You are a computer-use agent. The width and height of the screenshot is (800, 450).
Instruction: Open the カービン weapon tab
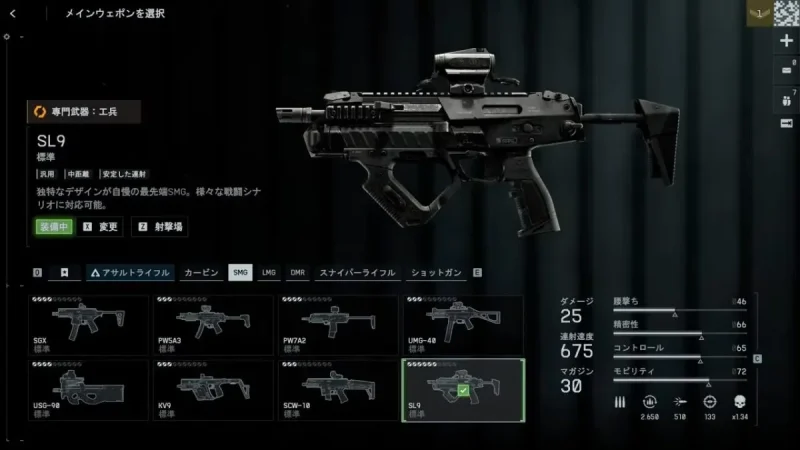click(x=201, y=272)
